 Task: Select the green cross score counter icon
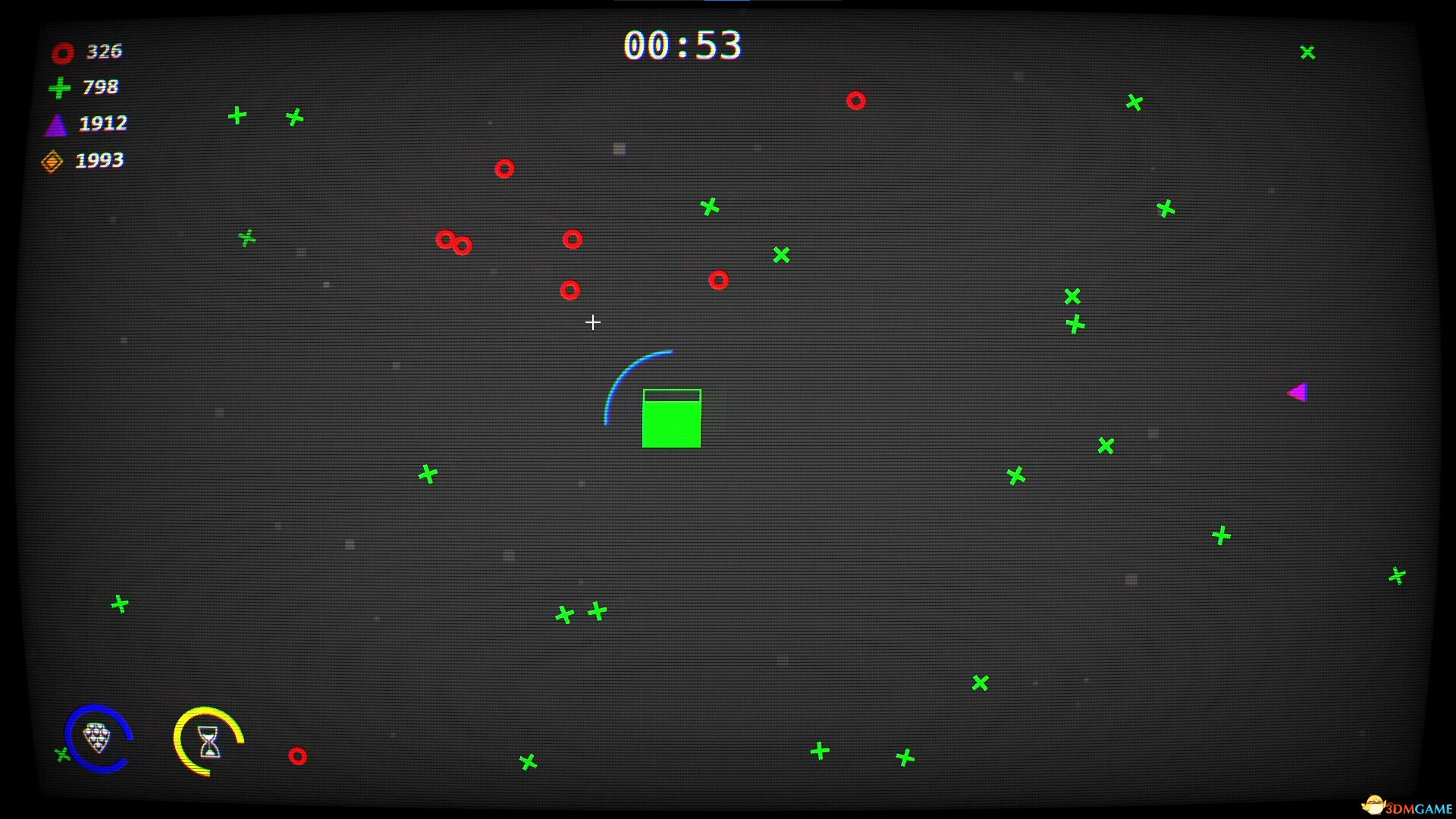[59, 87]
